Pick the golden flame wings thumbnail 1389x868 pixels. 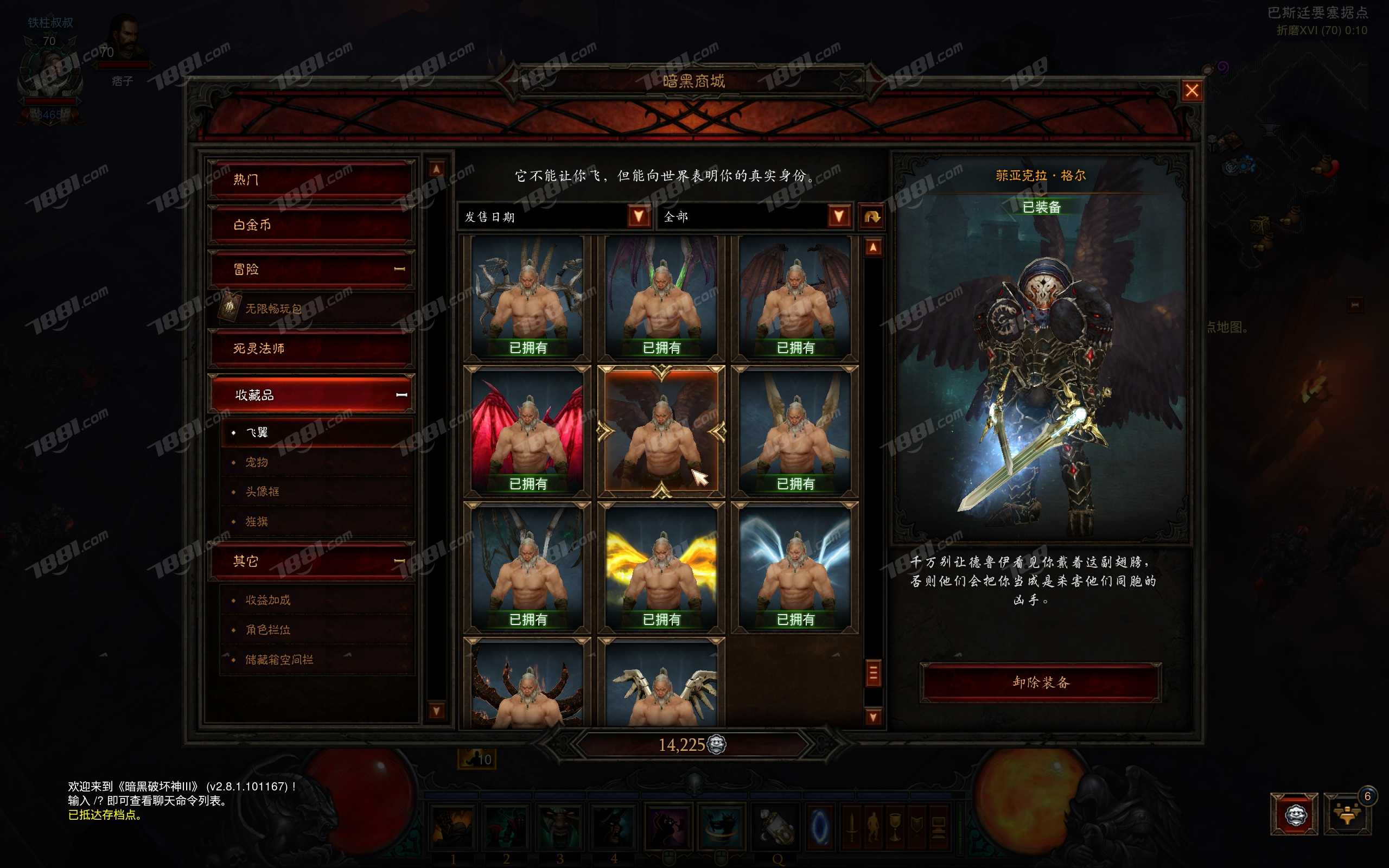click(661, 567)
